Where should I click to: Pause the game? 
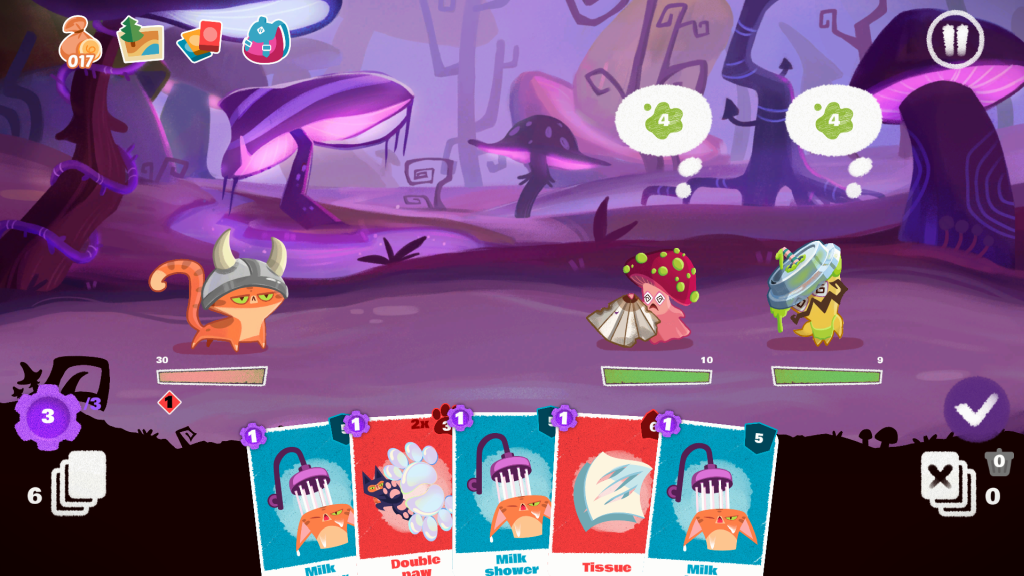pyautogui.click(x=955, y=40)
